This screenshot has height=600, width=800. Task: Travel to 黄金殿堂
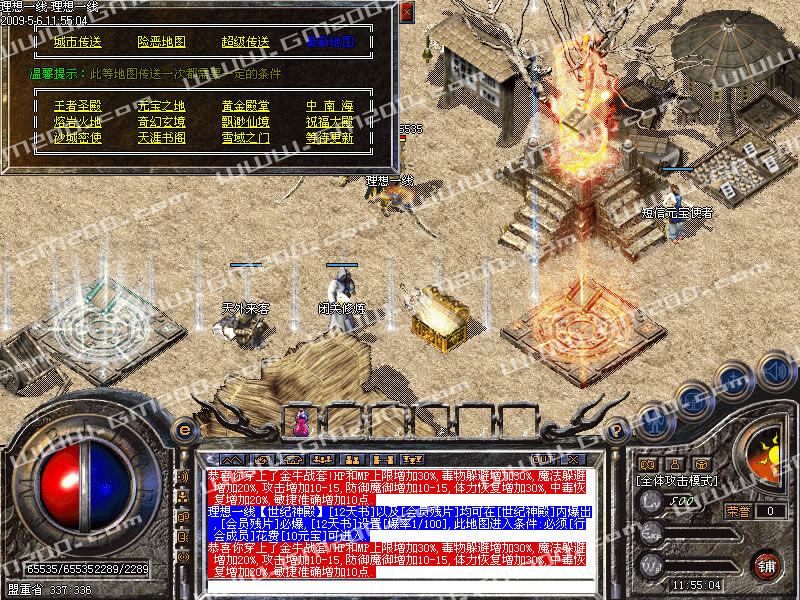(x=245, y=105)
